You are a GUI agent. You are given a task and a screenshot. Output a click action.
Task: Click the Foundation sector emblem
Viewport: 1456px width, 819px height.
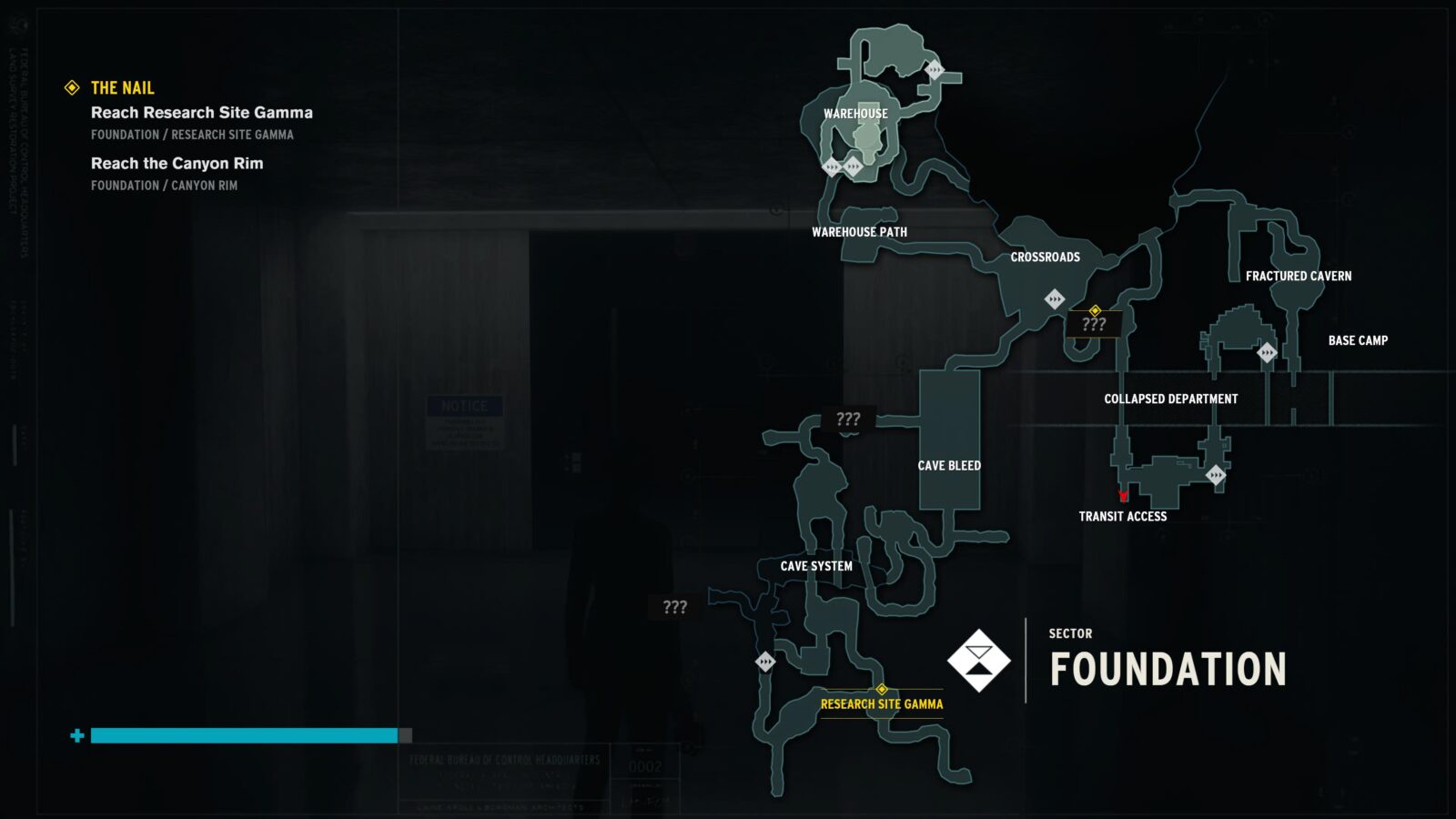tap(980, 658)
